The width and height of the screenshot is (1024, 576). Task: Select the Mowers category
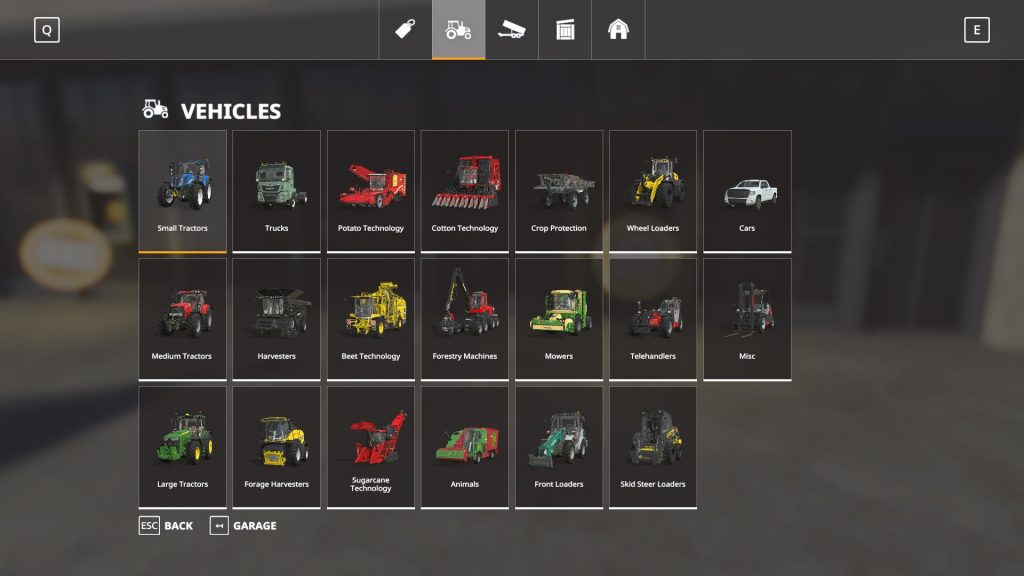[559, 318]
